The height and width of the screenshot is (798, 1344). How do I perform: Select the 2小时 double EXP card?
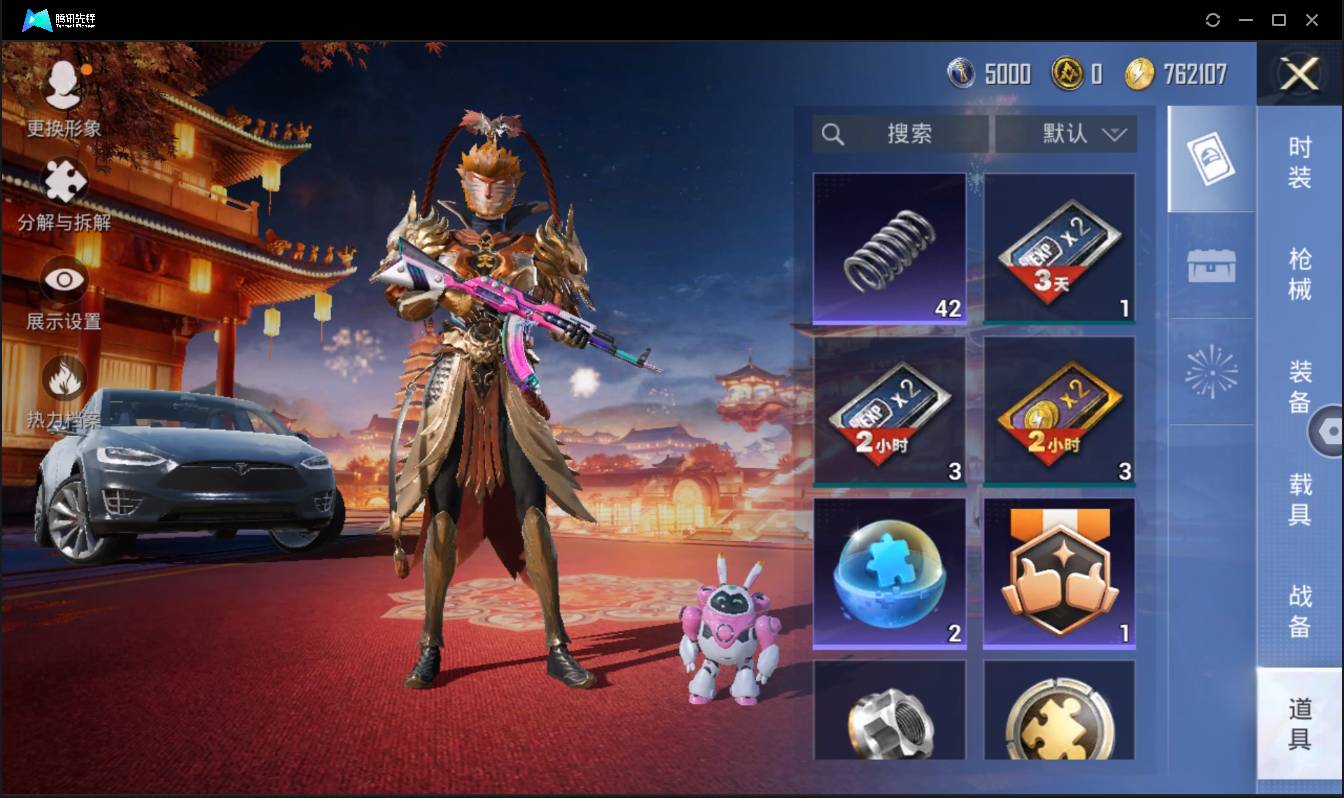click(x=889, y=411)
